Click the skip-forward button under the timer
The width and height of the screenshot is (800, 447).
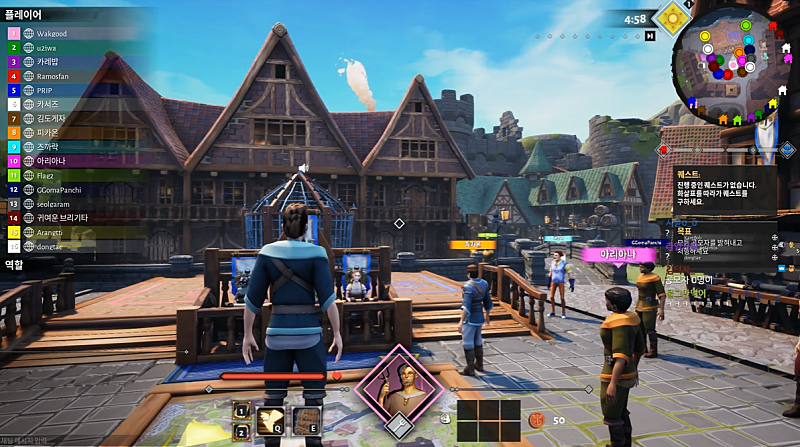650,36
